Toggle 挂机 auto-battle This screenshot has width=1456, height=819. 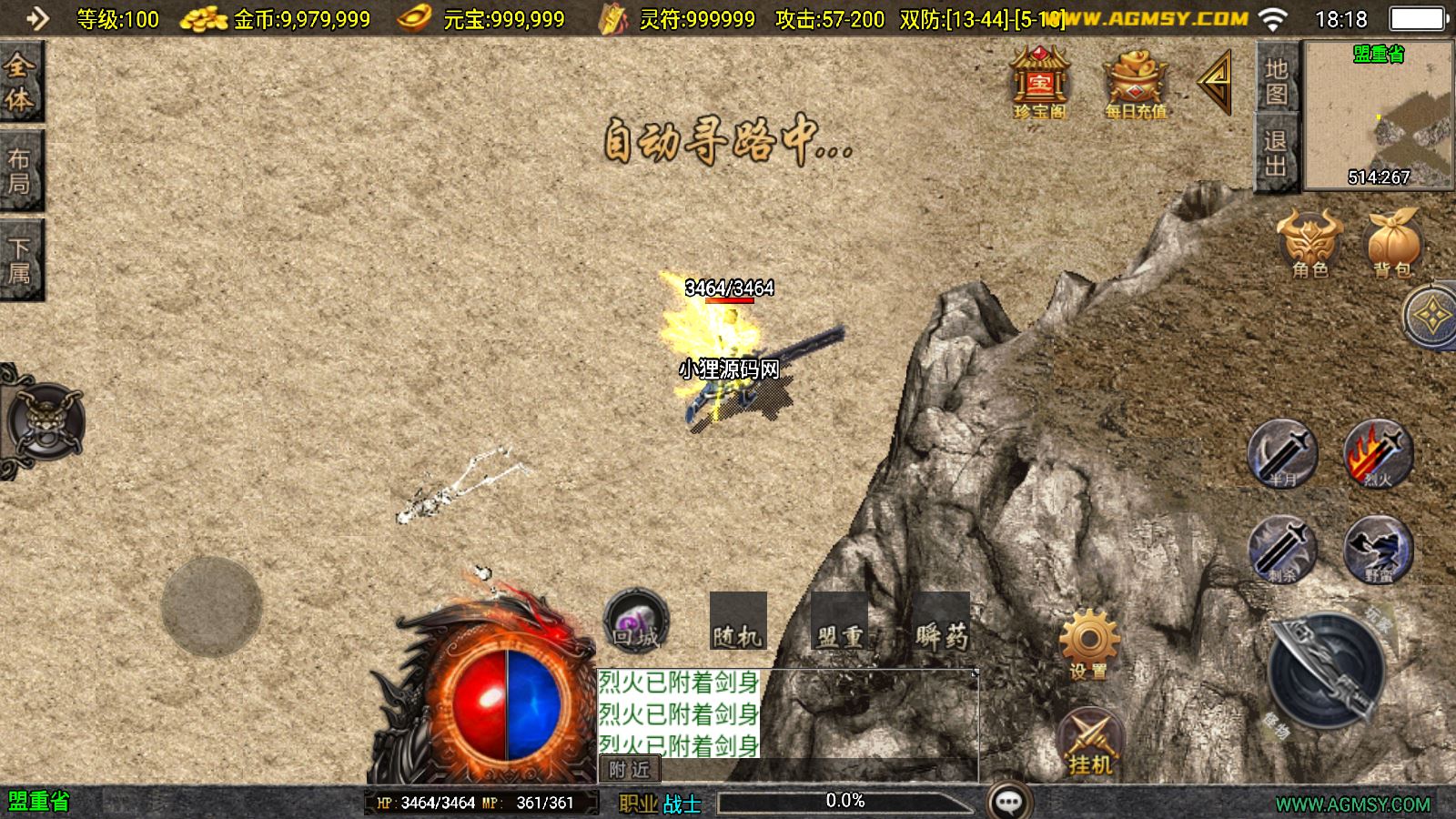1090,742
